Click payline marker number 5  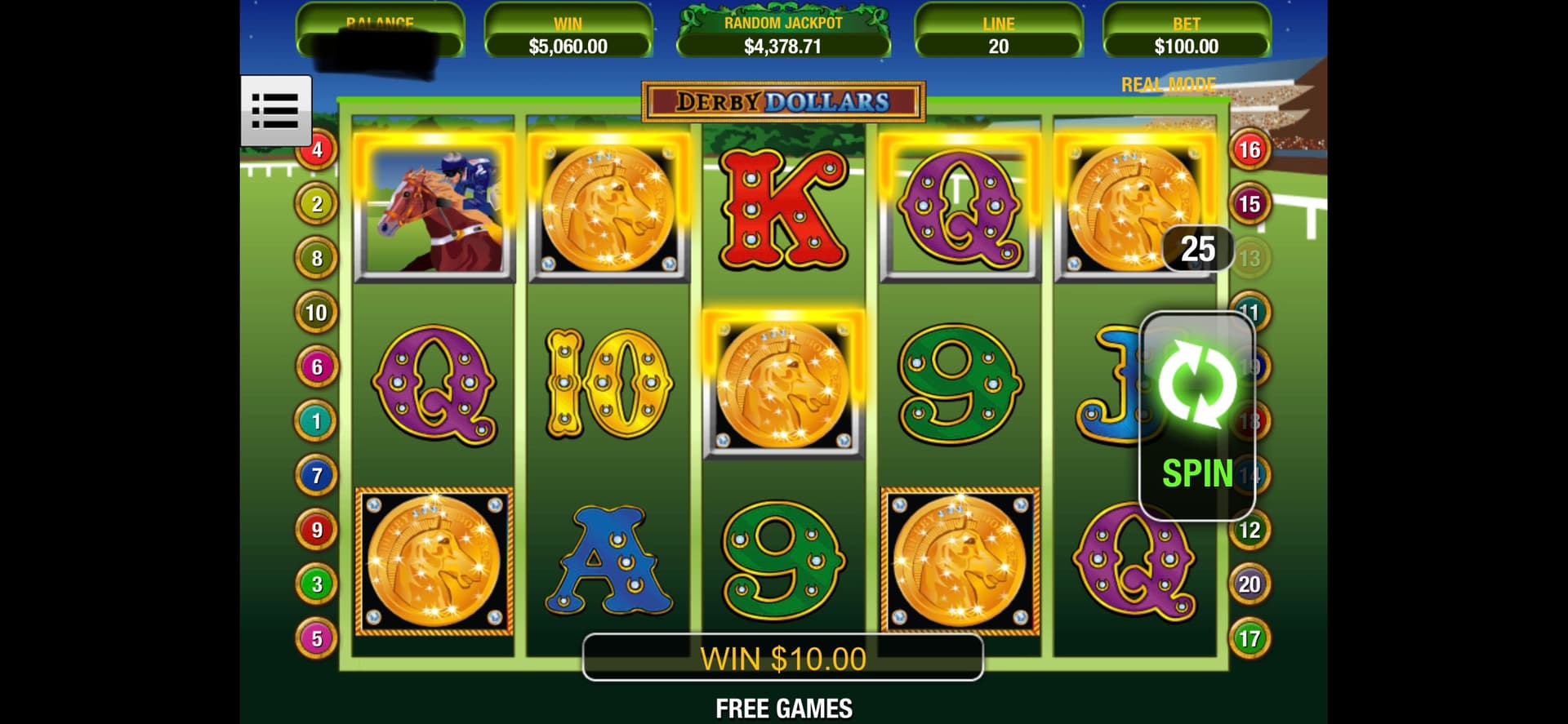point(316,638)
